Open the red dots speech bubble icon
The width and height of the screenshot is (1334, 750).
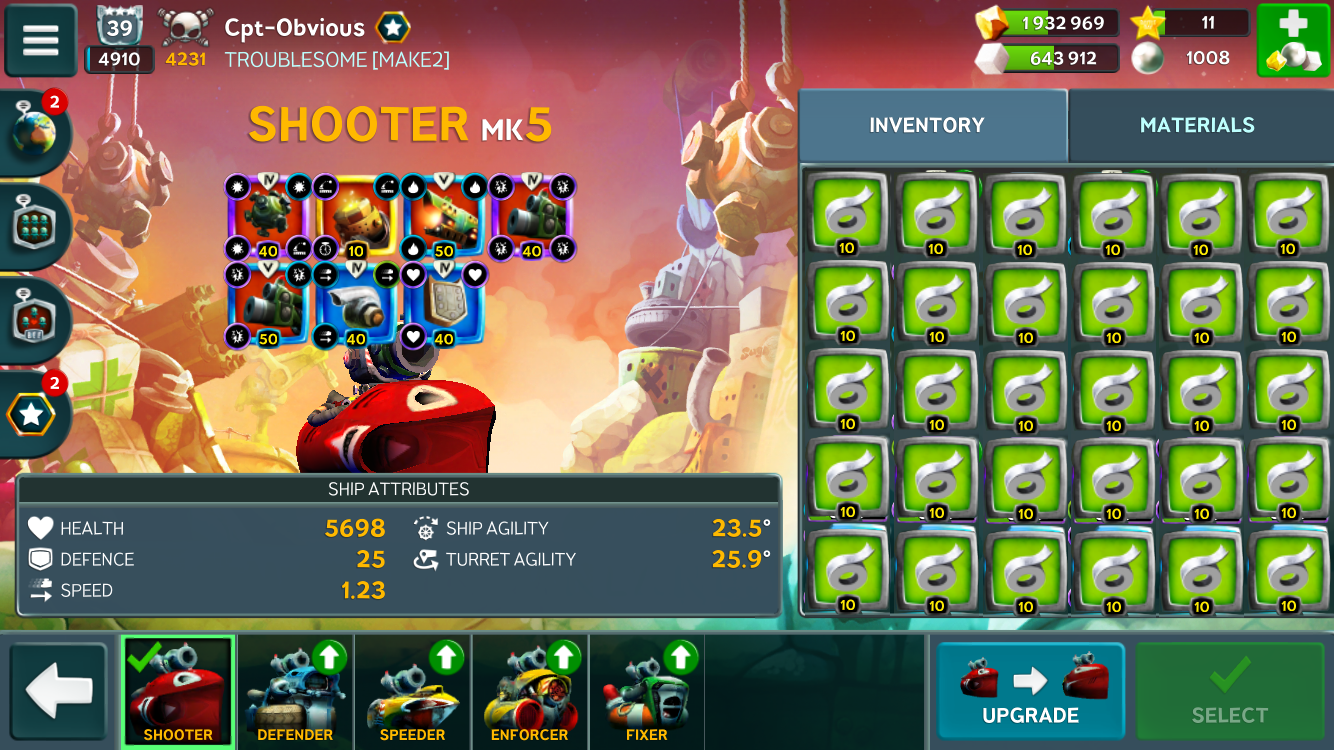coord(34,320)
